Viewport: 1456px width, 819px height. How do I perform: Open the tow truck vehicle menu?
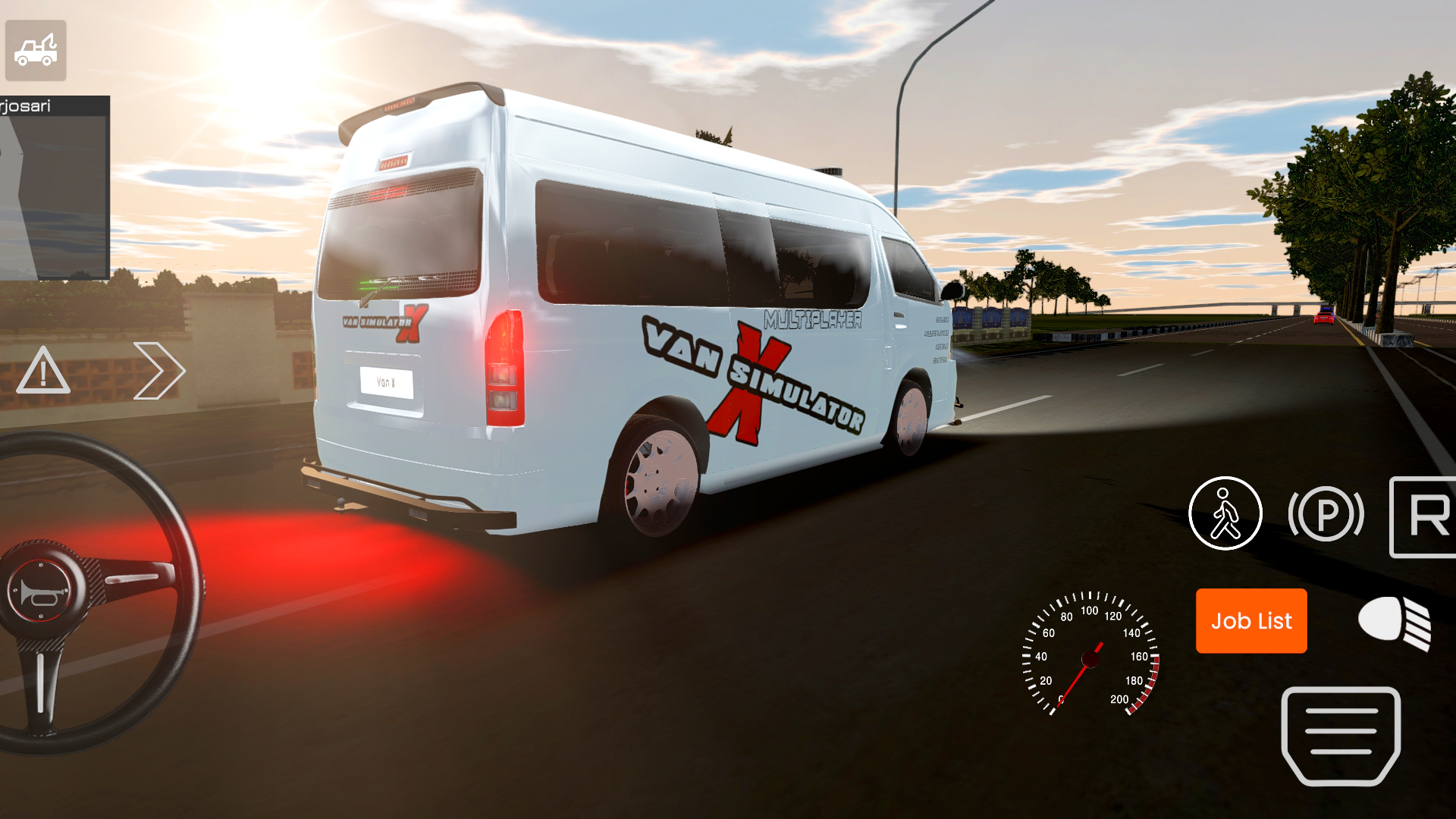(x=36, y=51)
